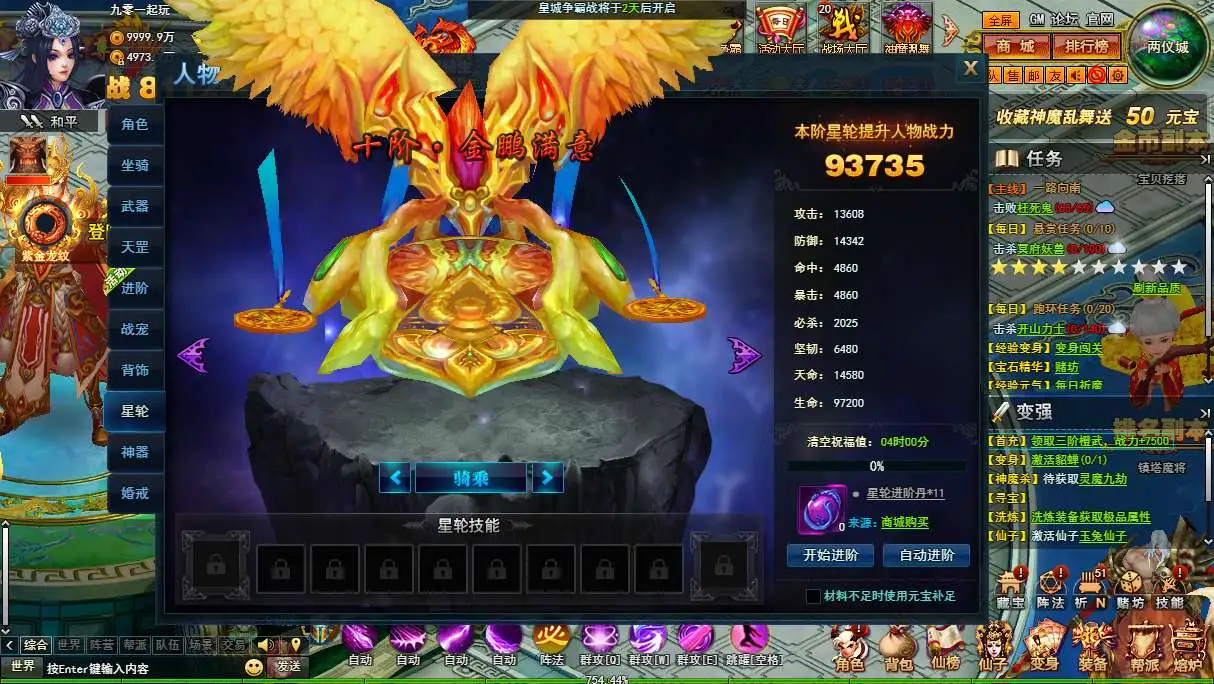Start auto advance with 自动进阶
Screen dimensions: 1214x684
pyautogui.click(x=927, y=555)
